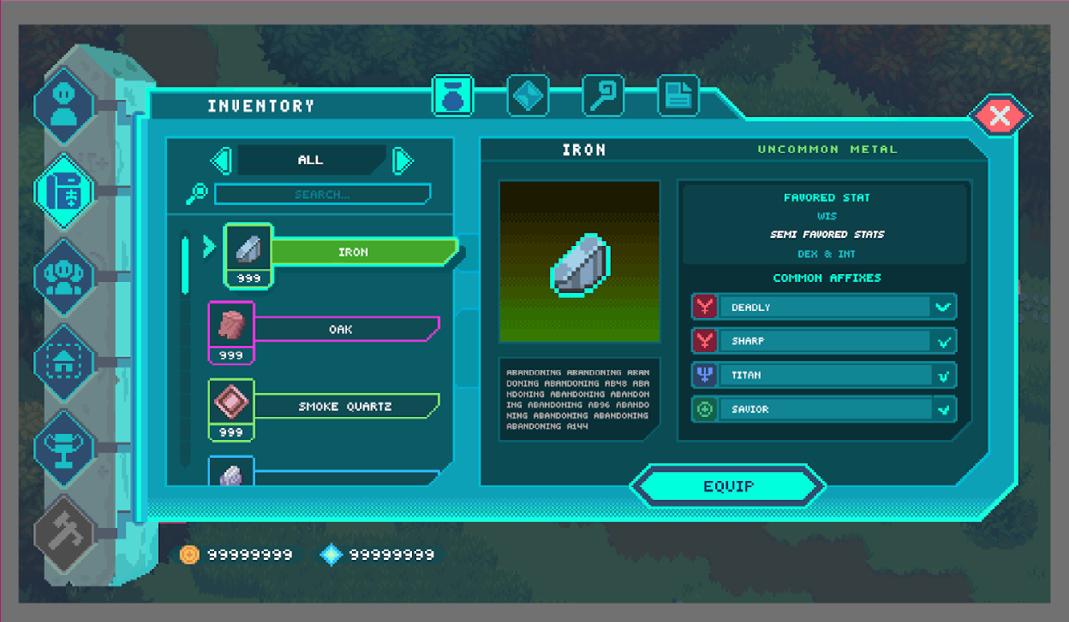Open the hammer crafting side menu
Viewport: 1069px width, 622px height.
point(64,532)
